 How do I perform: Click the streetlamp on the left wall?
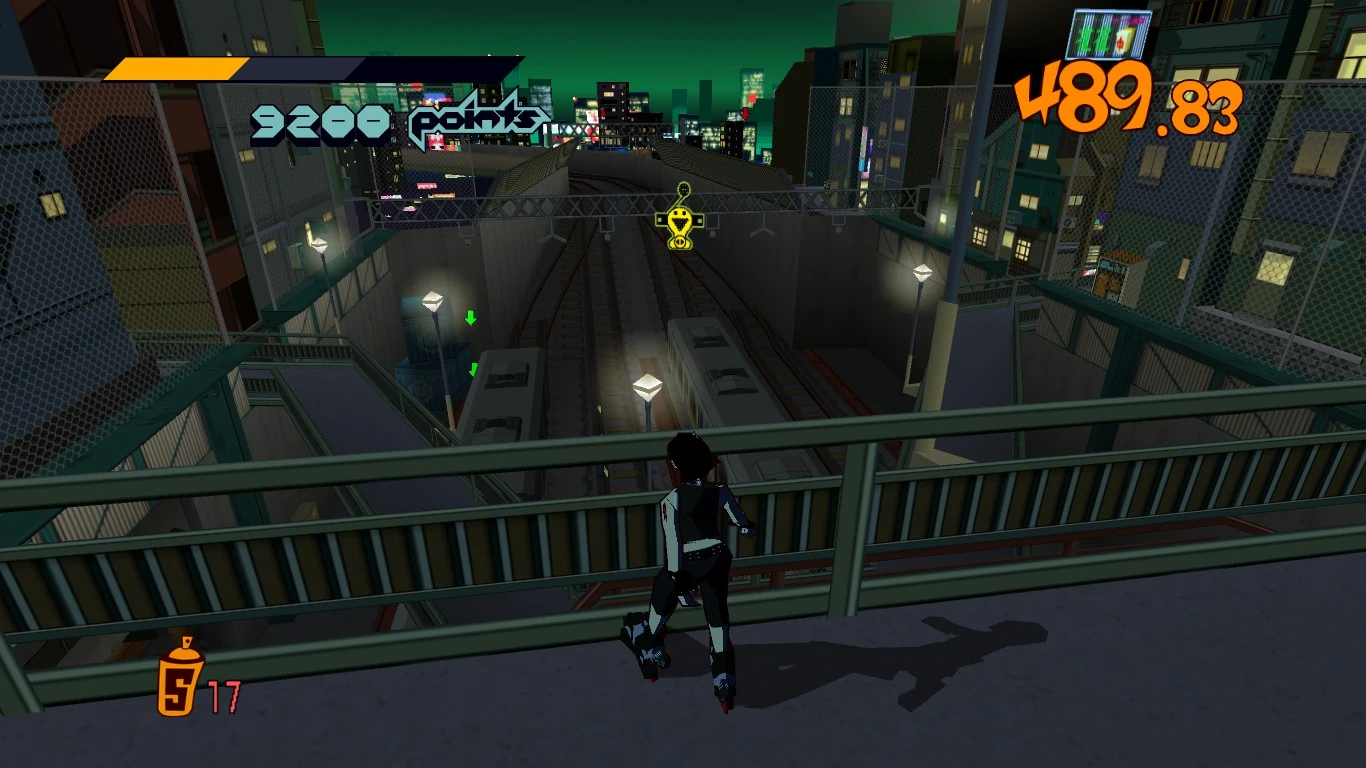pos(432,300)
